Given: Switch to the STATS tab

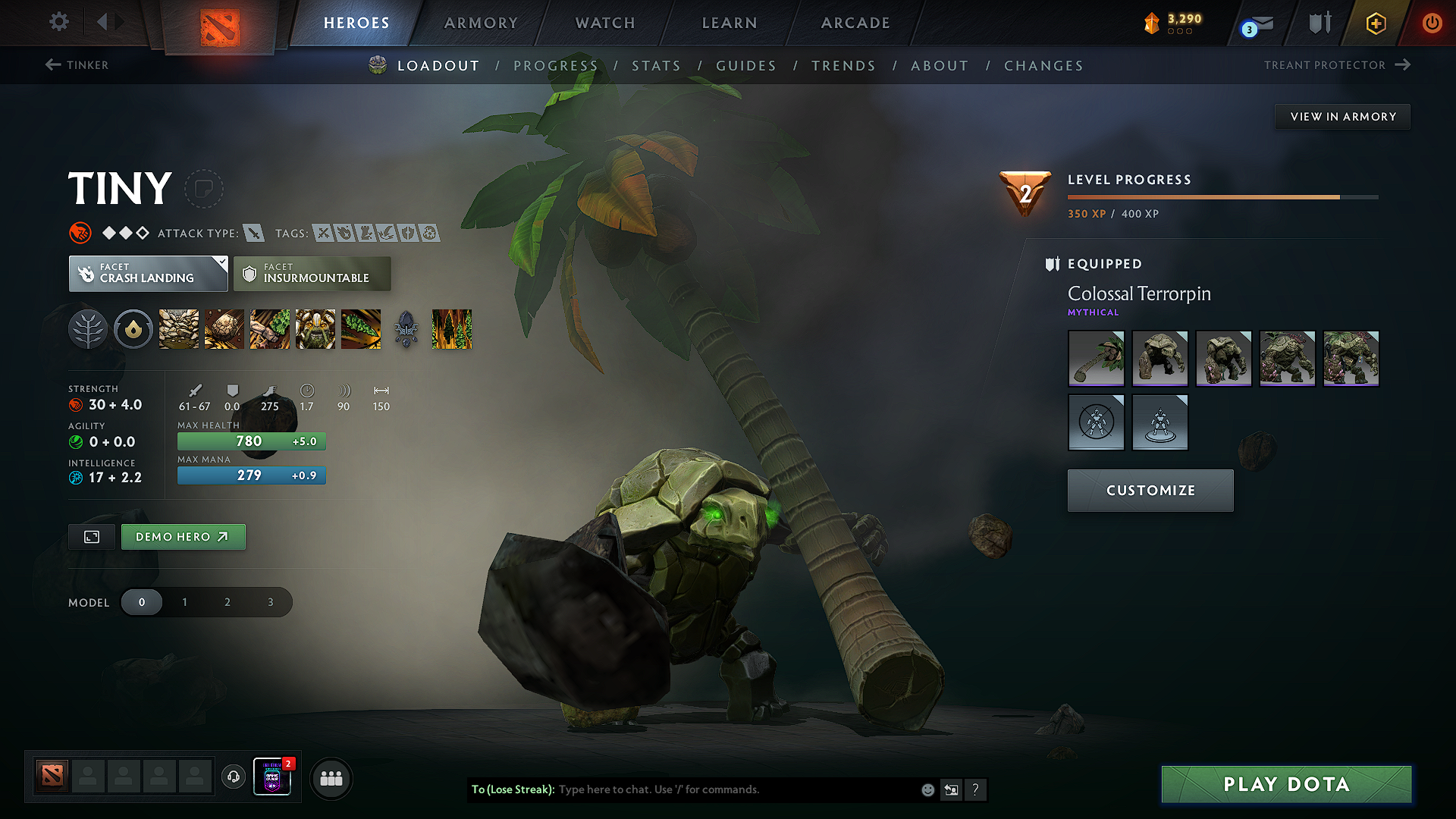Looking at the screenshot, I should pos(657,66).
